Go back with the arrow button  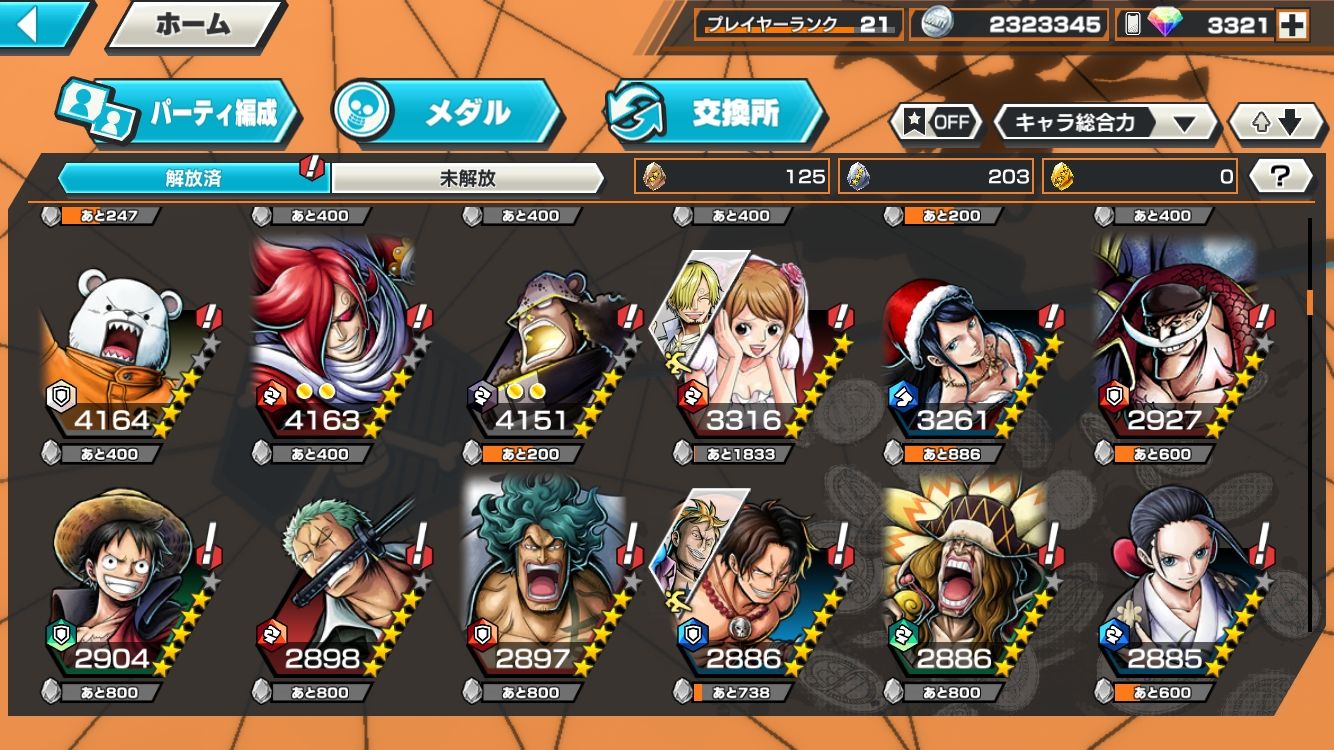pyautogui.click(x=40, y=24)
